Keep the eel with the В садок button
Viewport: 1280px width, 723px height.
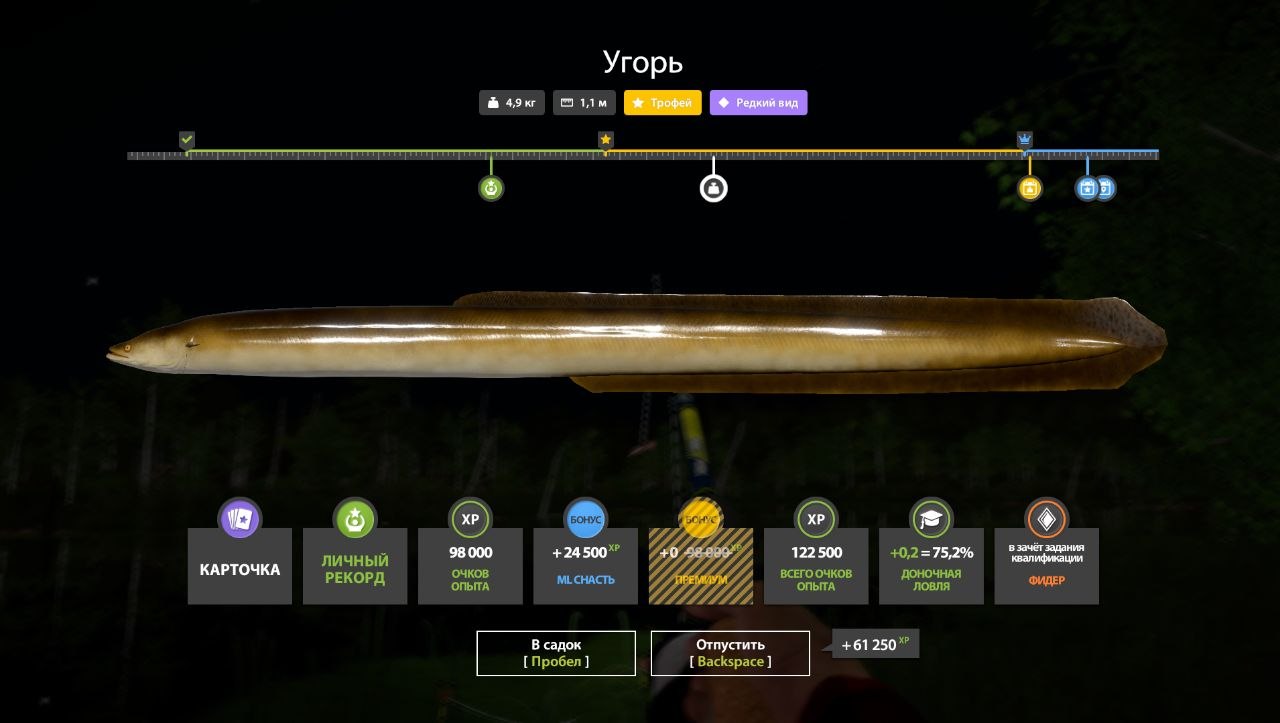tap(555, 653)
